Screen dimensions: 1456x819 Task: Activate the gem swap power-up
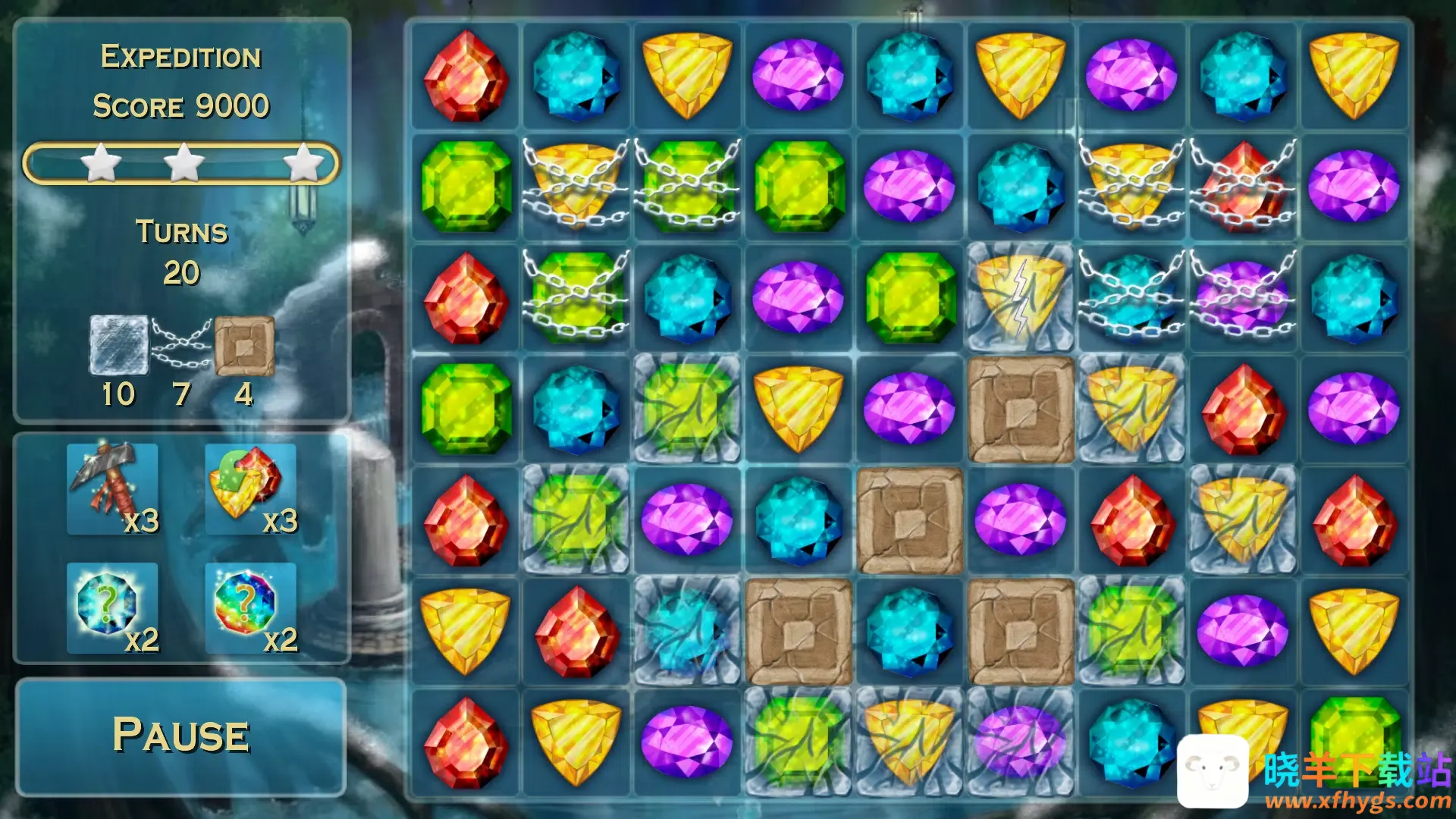[x=250, y=488]
